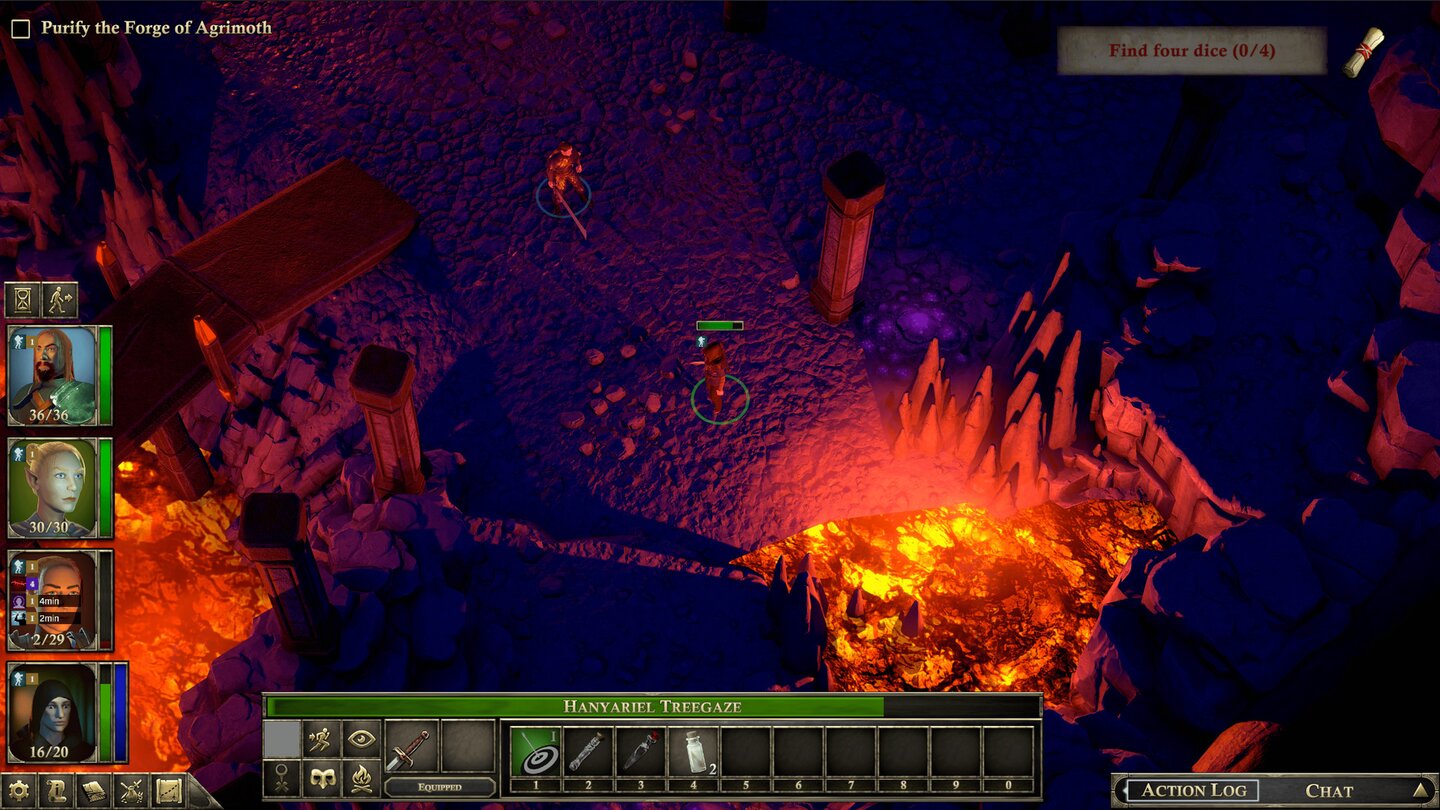Click the Equipped label under the sword
The image size is (1440, 810).
coord(441,787)
